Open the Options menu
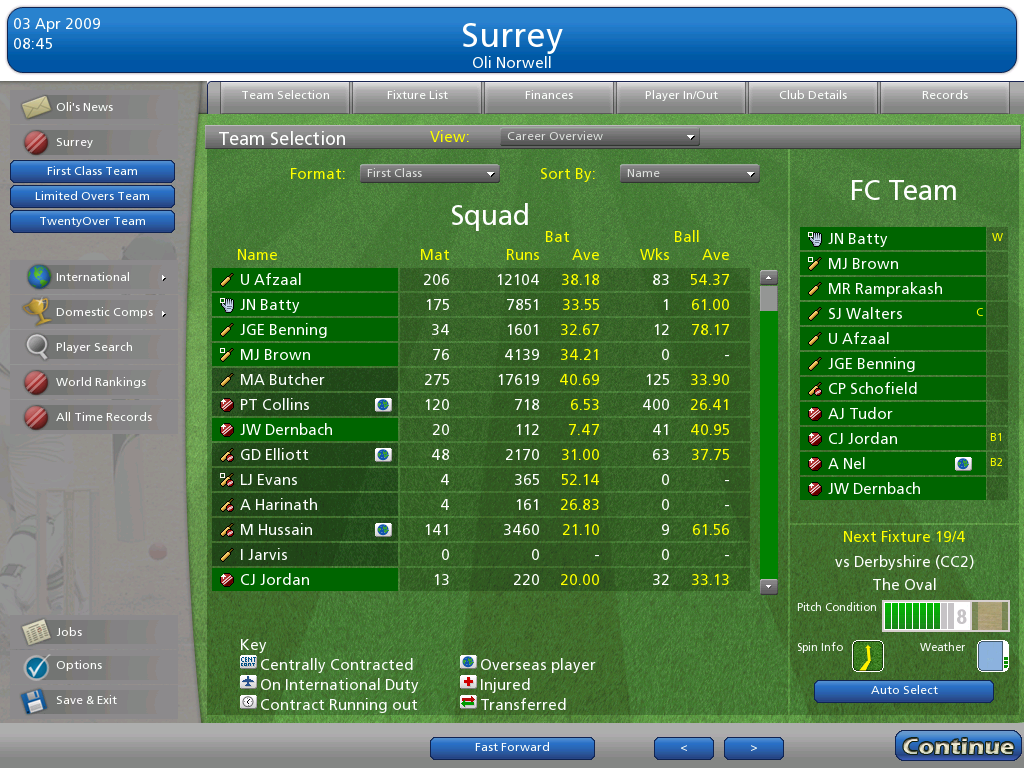1024x768 pixels. point(79,665)
